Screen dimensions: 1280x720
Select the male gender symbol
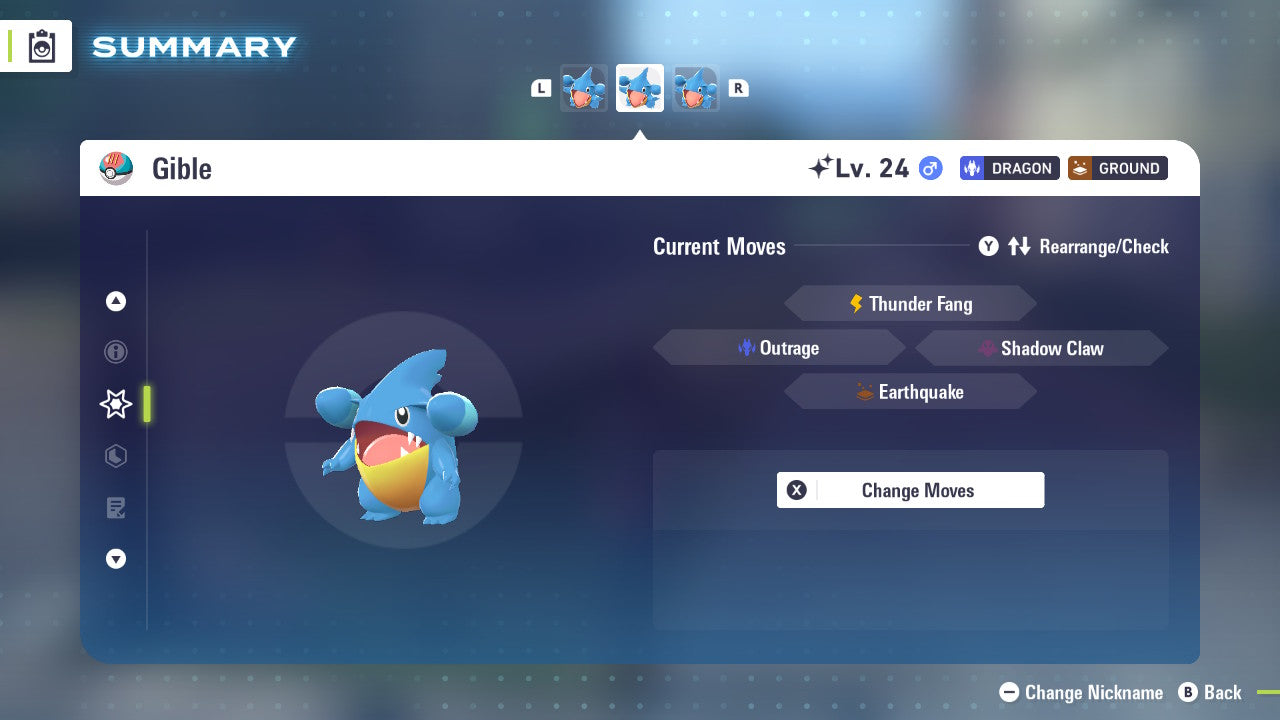(x=928, y=168)
